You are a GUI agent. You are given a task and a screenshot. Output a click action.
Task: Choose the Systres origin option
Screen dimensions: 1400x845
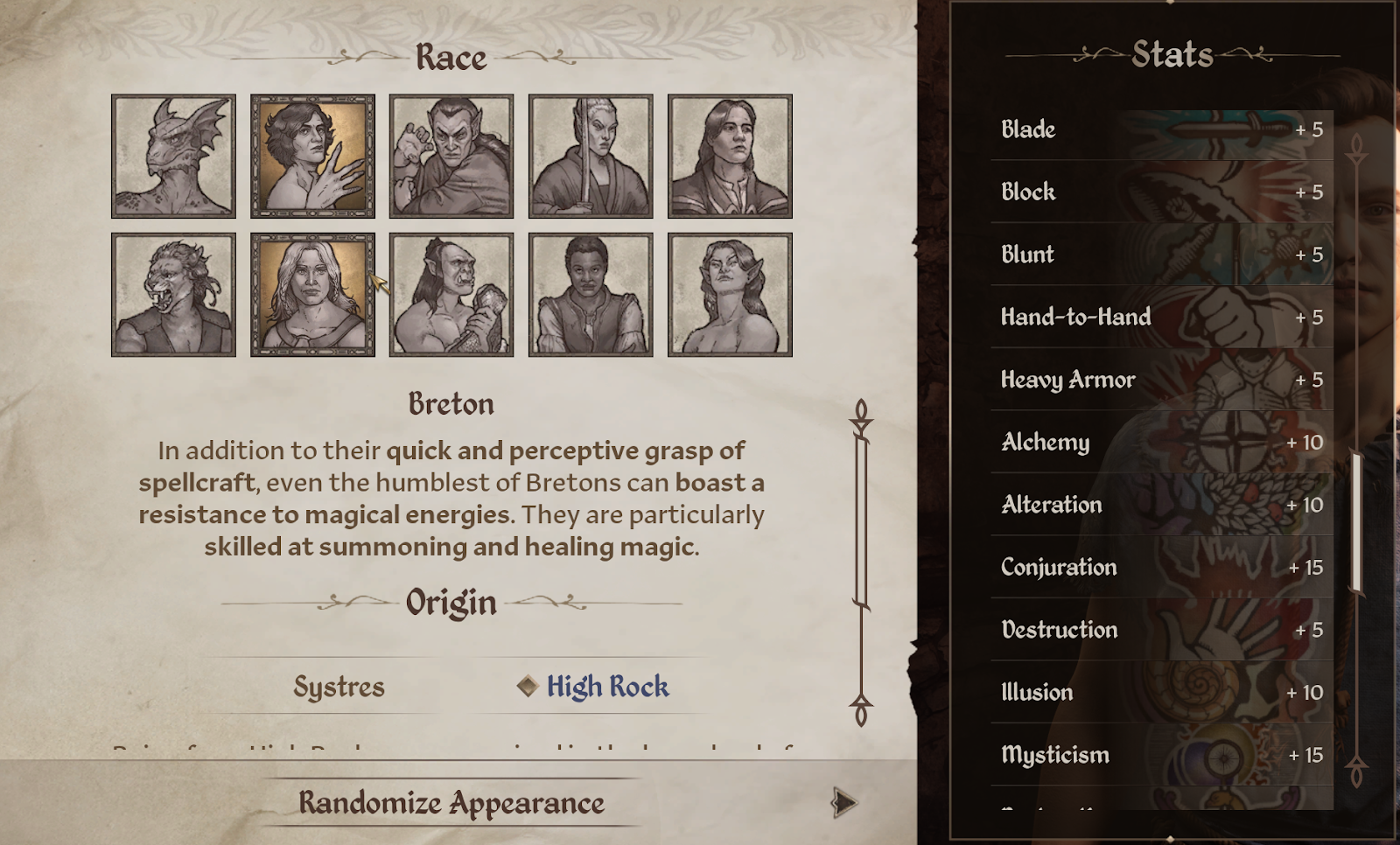pyautogui.click(x=339, y=687)
